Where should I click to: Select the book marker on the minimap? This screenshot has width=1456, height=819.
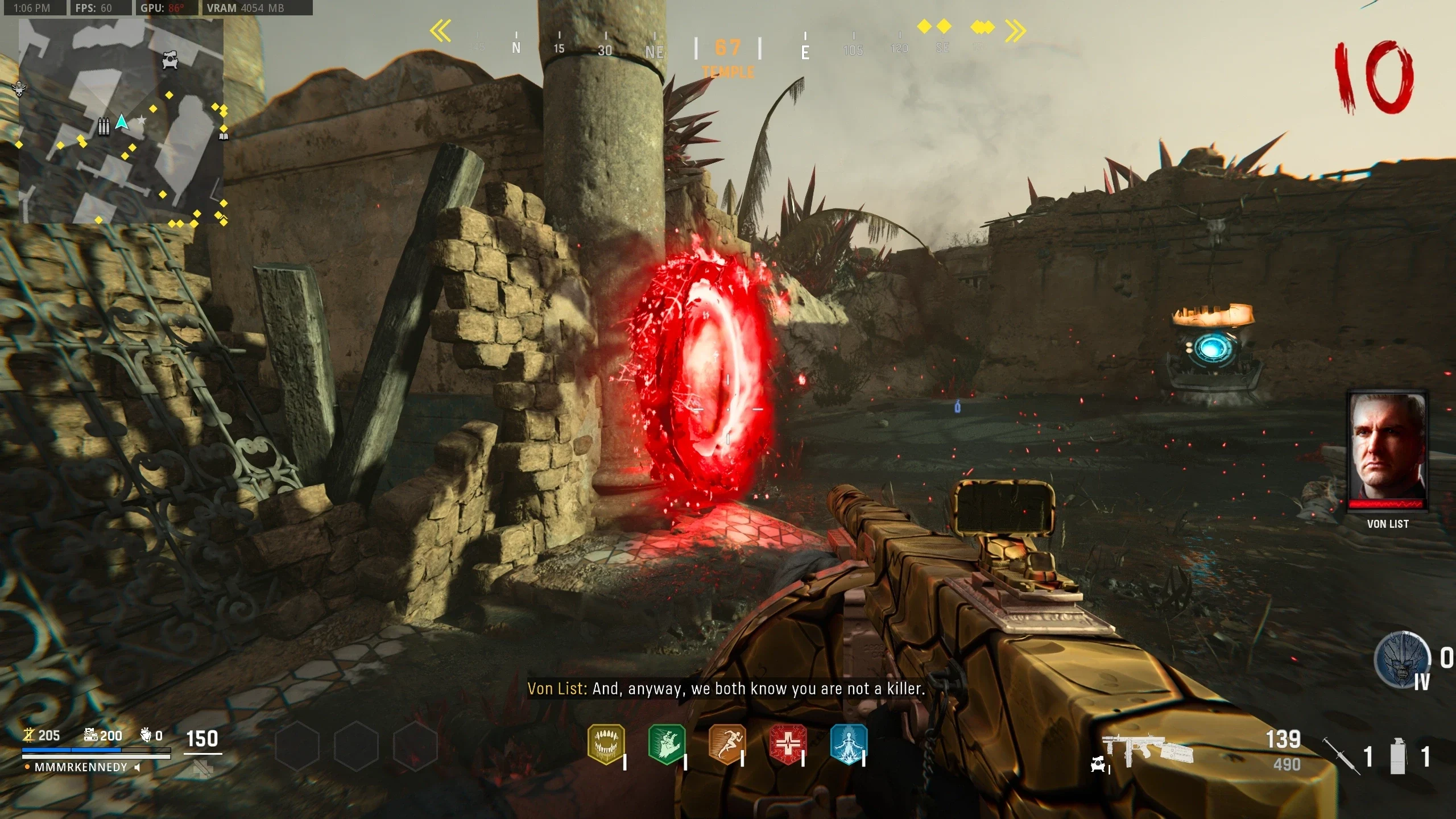(x=224, y=136)
